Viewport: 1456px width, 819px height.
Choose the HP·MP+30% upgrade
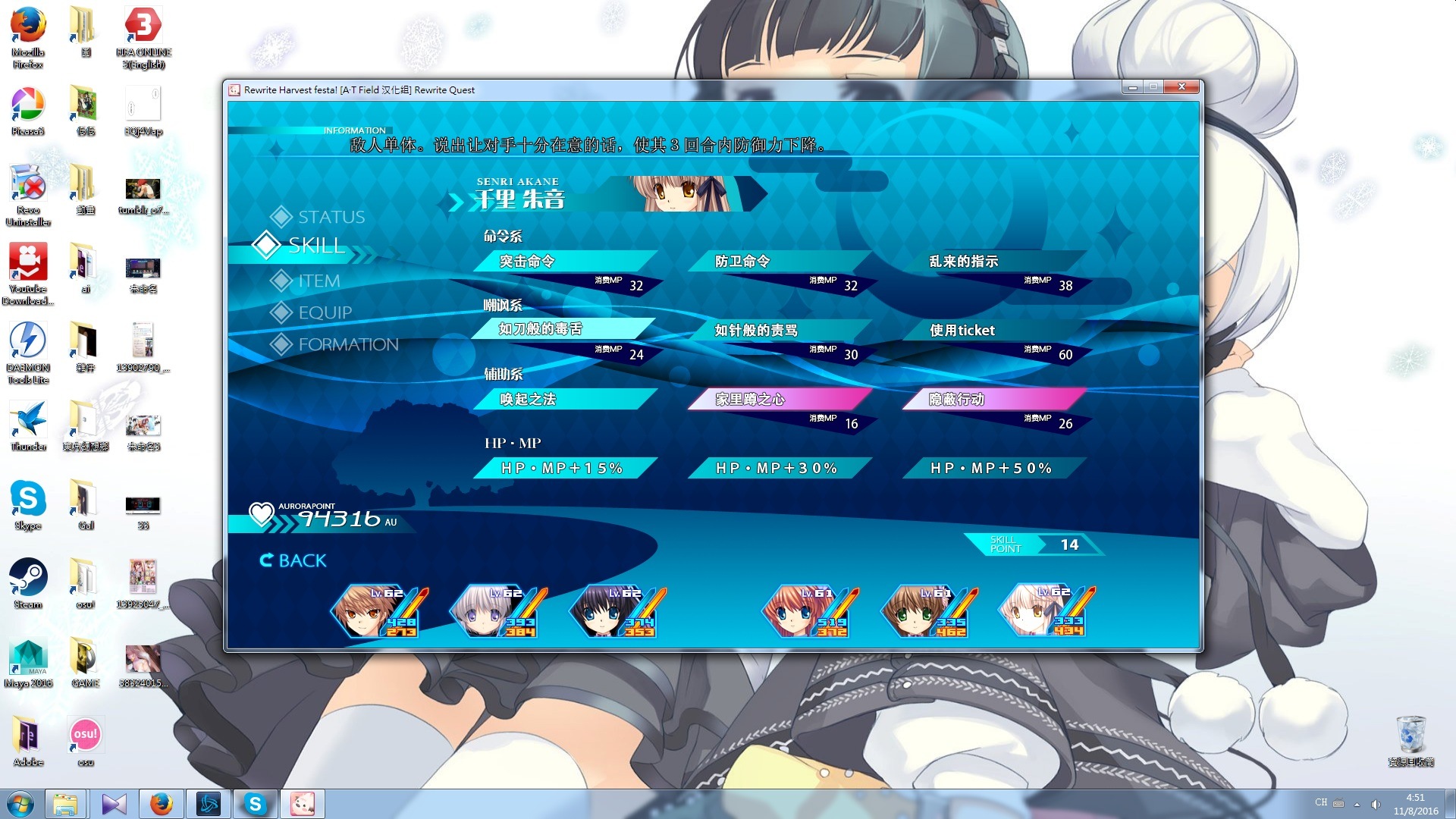point(780,469)
